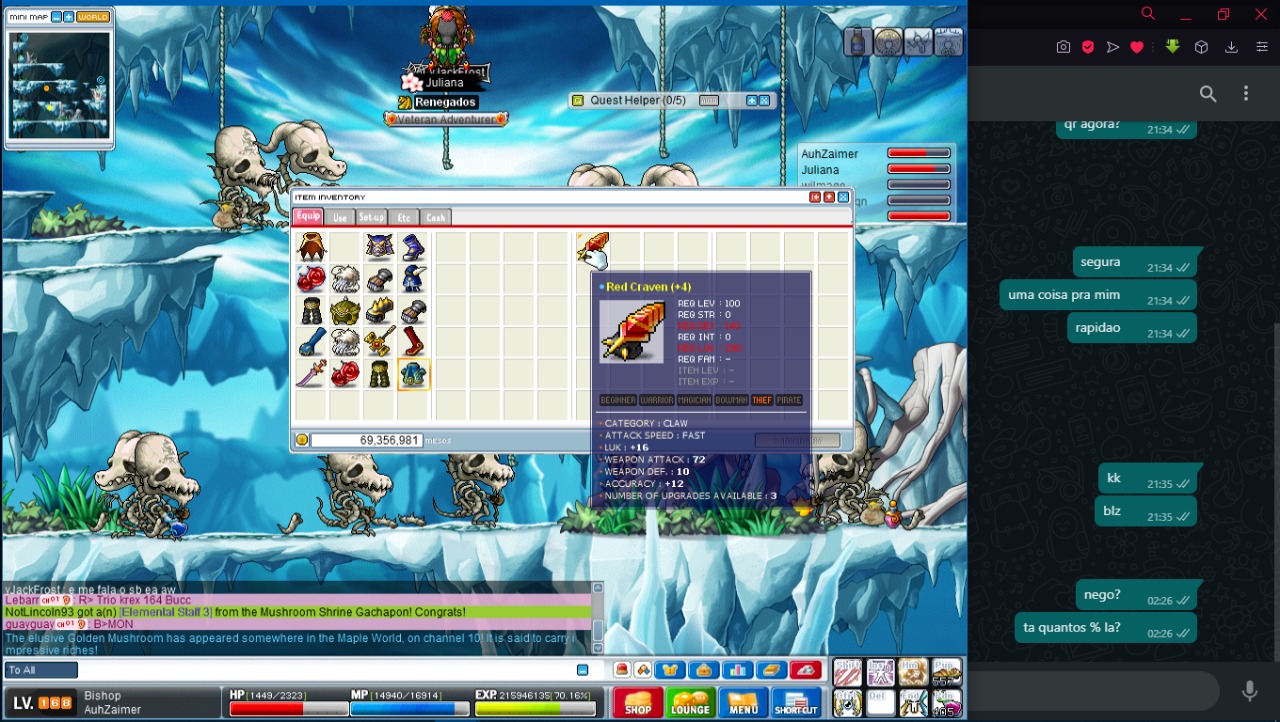Open the World map from minimap
This screenshot has width=1280, height=722.
(x=93, y=17)
